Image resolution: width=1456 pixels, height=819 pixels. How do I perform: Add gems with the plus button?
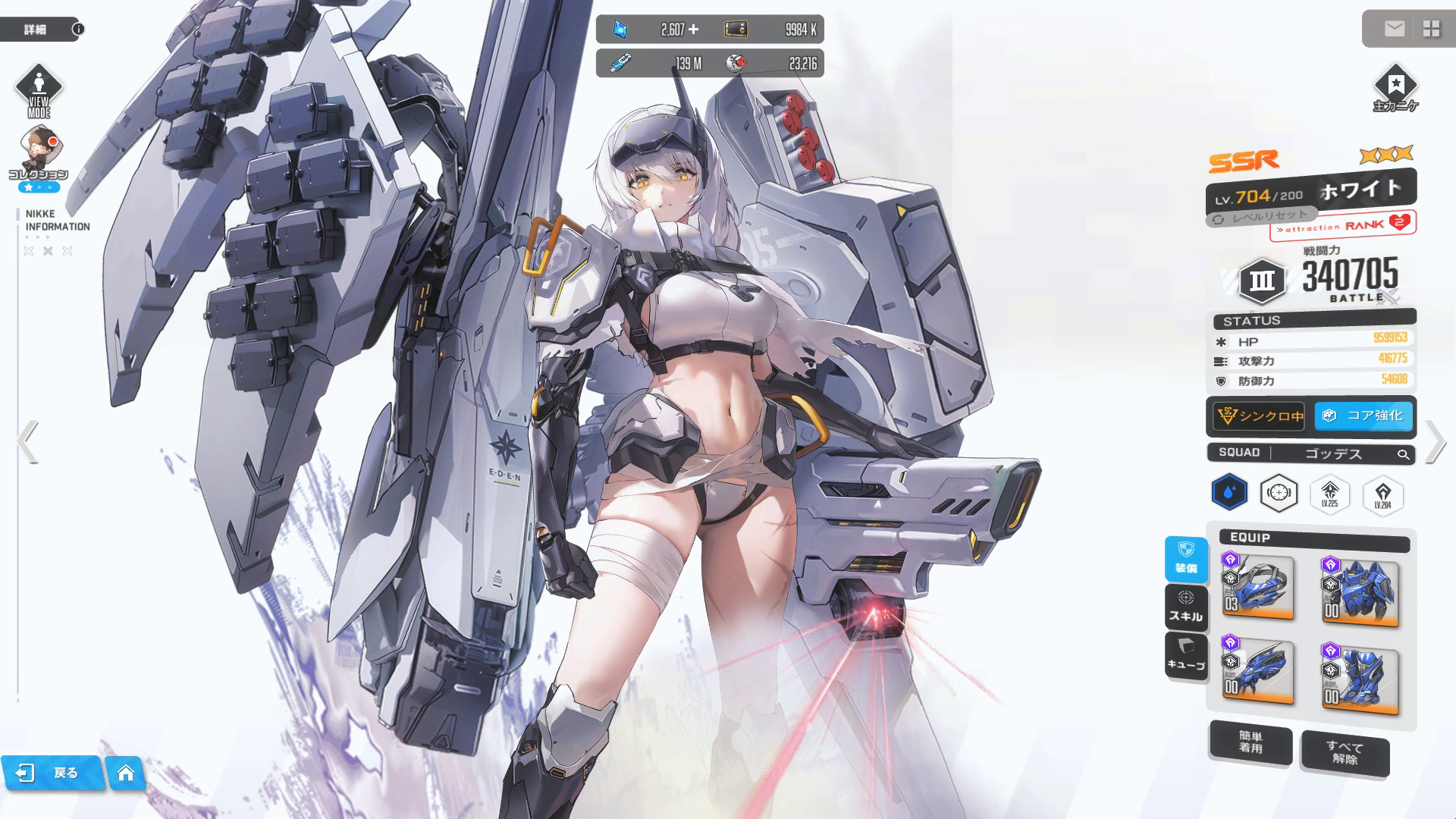coord(693,30)
